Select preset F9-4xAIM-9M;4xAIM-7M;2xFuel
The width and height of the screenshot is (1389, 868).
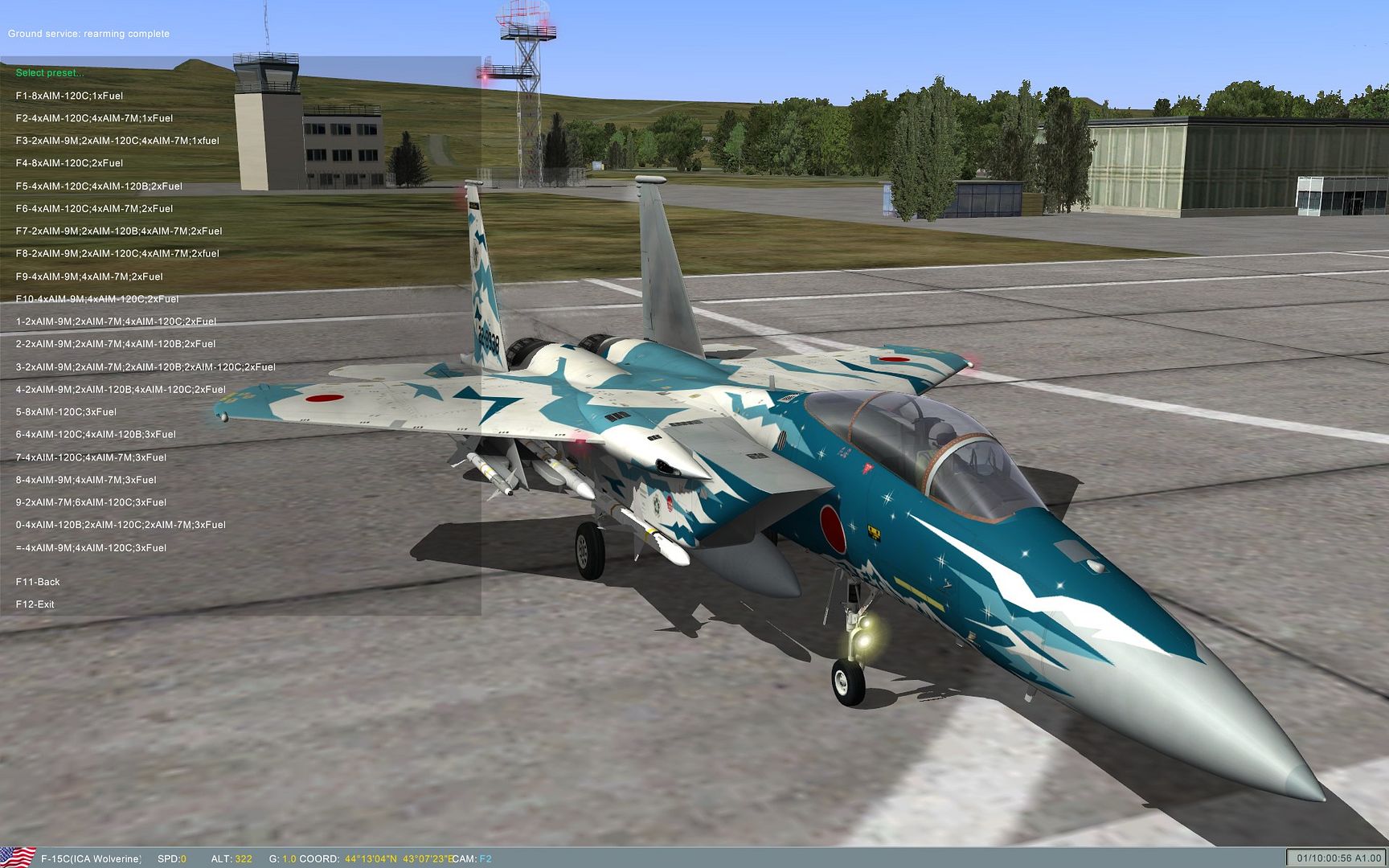tap(88, 276)
